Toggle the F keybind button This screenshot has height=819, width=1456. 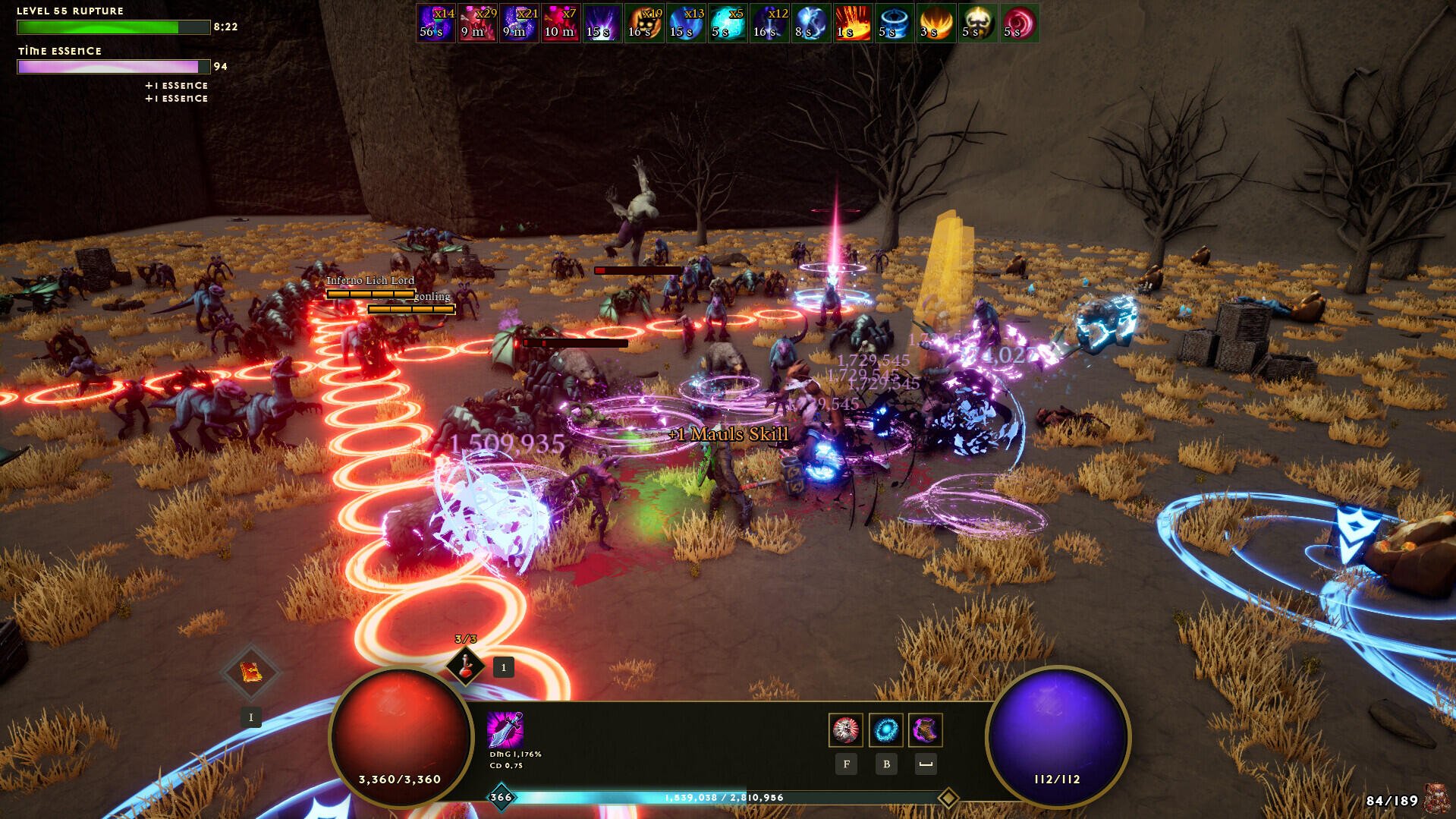846,764
